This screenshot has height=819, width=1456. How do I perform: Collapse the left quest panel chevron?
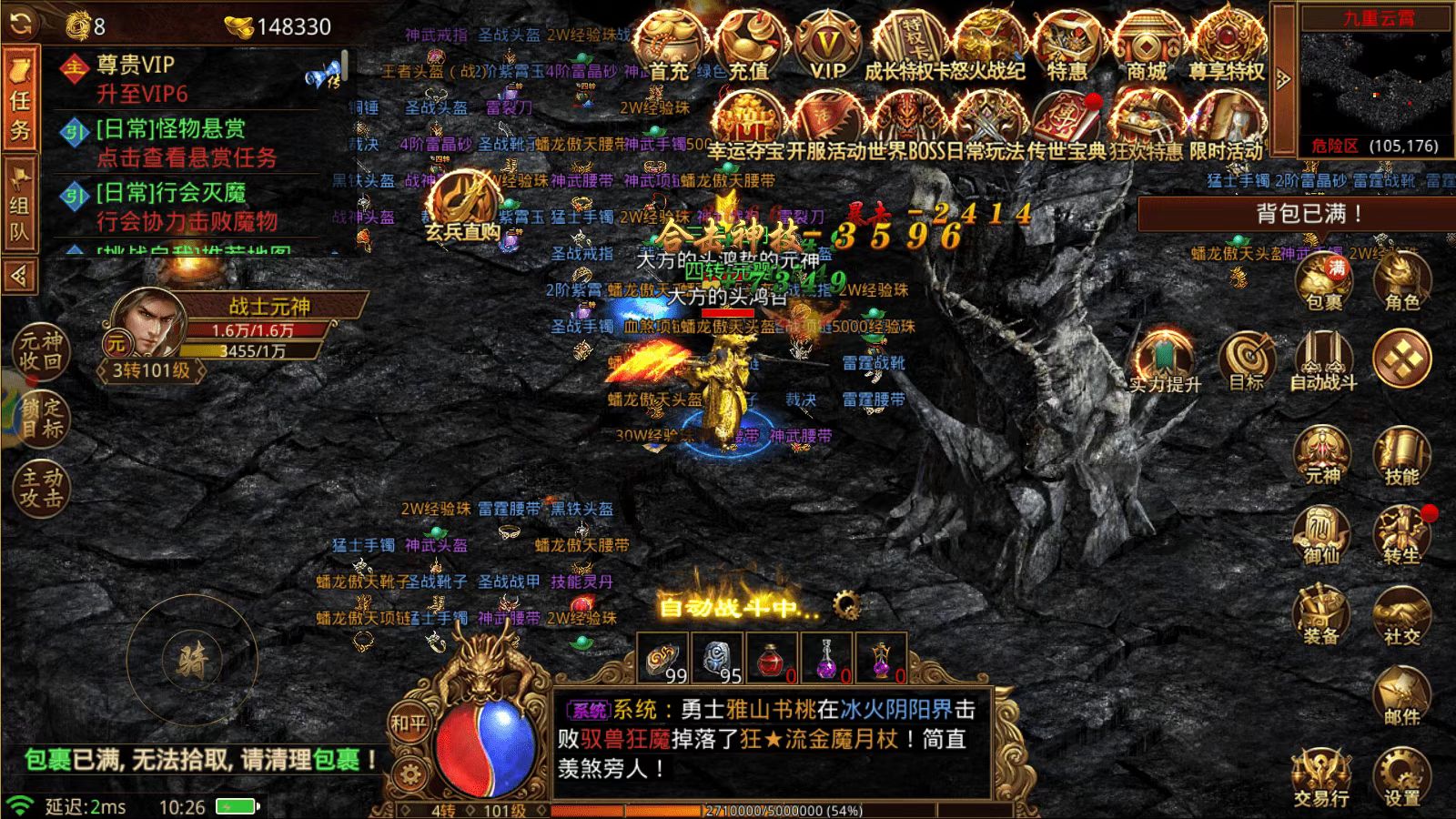pyautogui.click(x=20, y=268)
